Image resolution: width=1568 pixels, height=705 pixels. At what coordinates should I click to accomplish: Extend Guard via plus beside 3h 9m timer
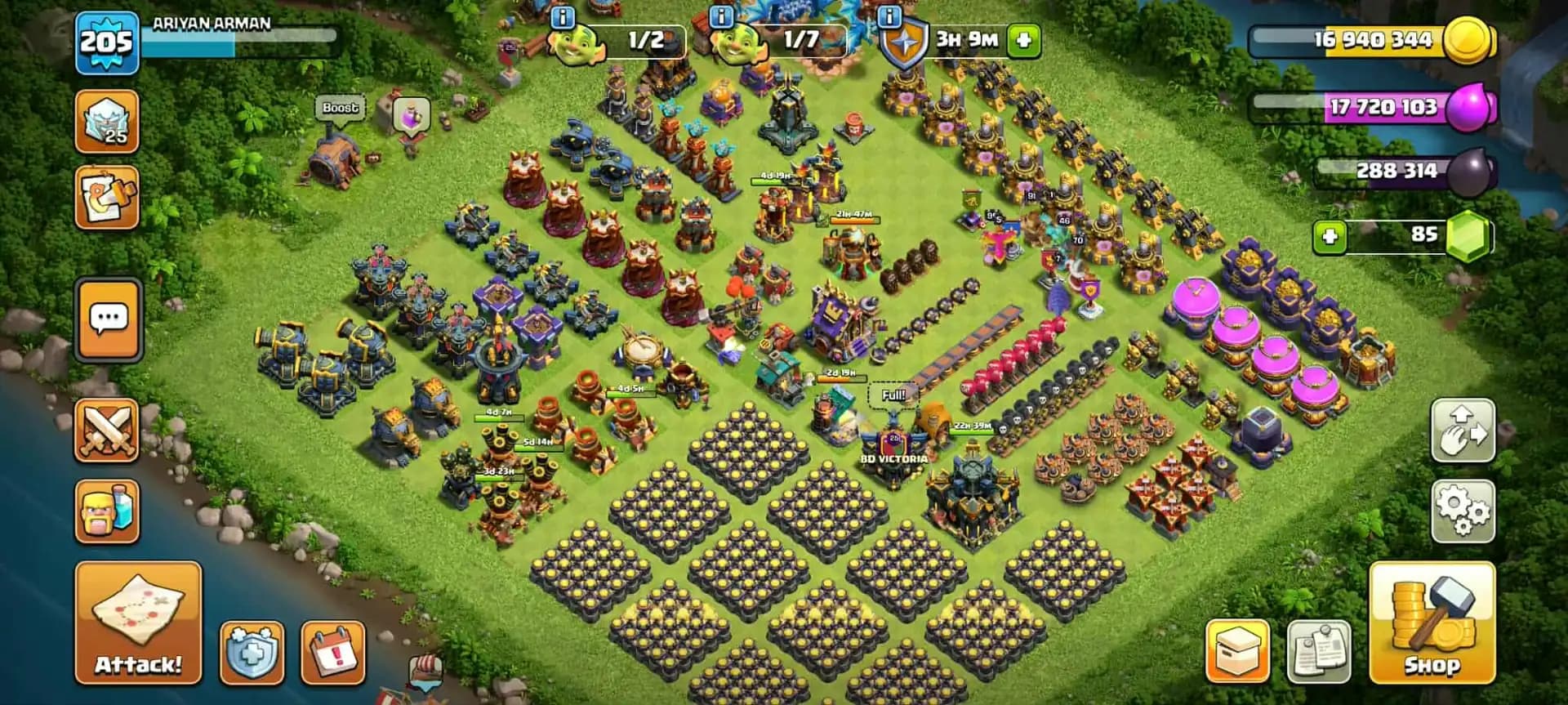click(x=1026, y=38)
